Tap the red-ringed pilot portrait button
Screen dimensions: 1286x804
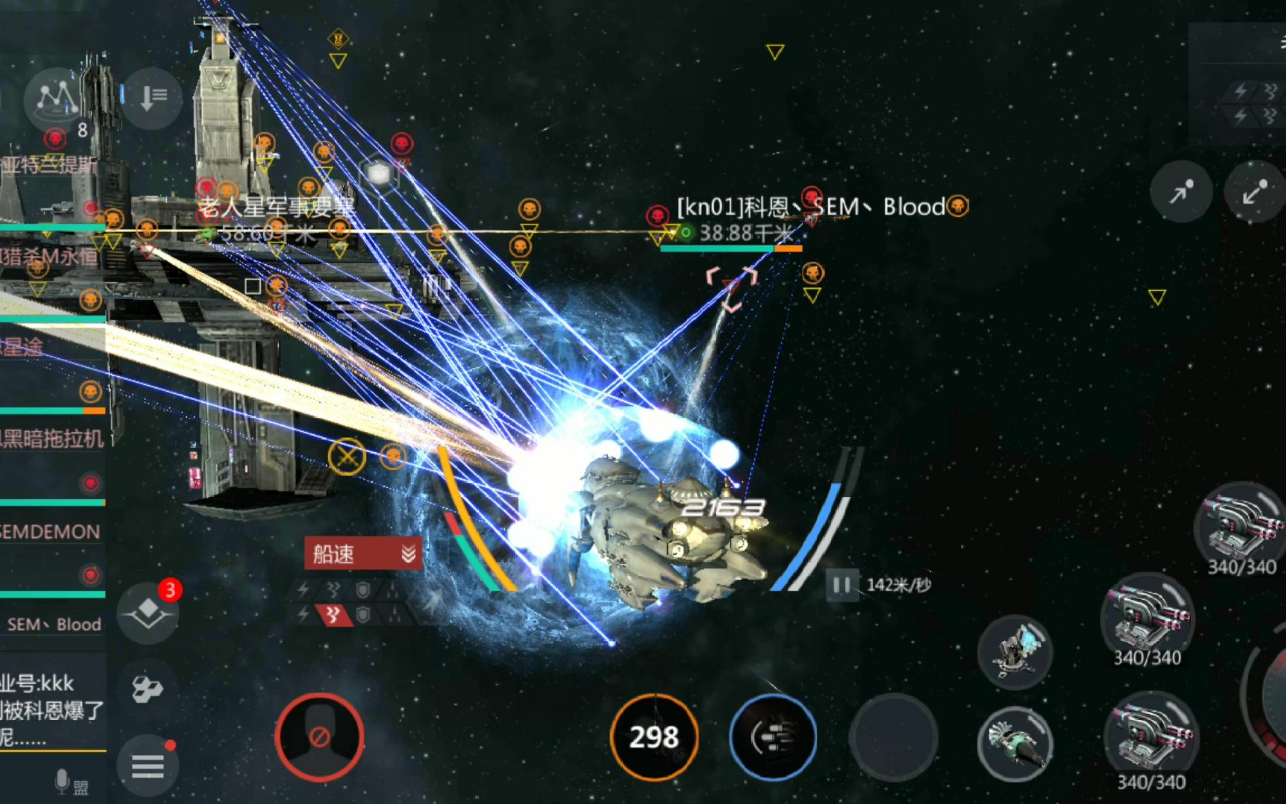point(319,738)
